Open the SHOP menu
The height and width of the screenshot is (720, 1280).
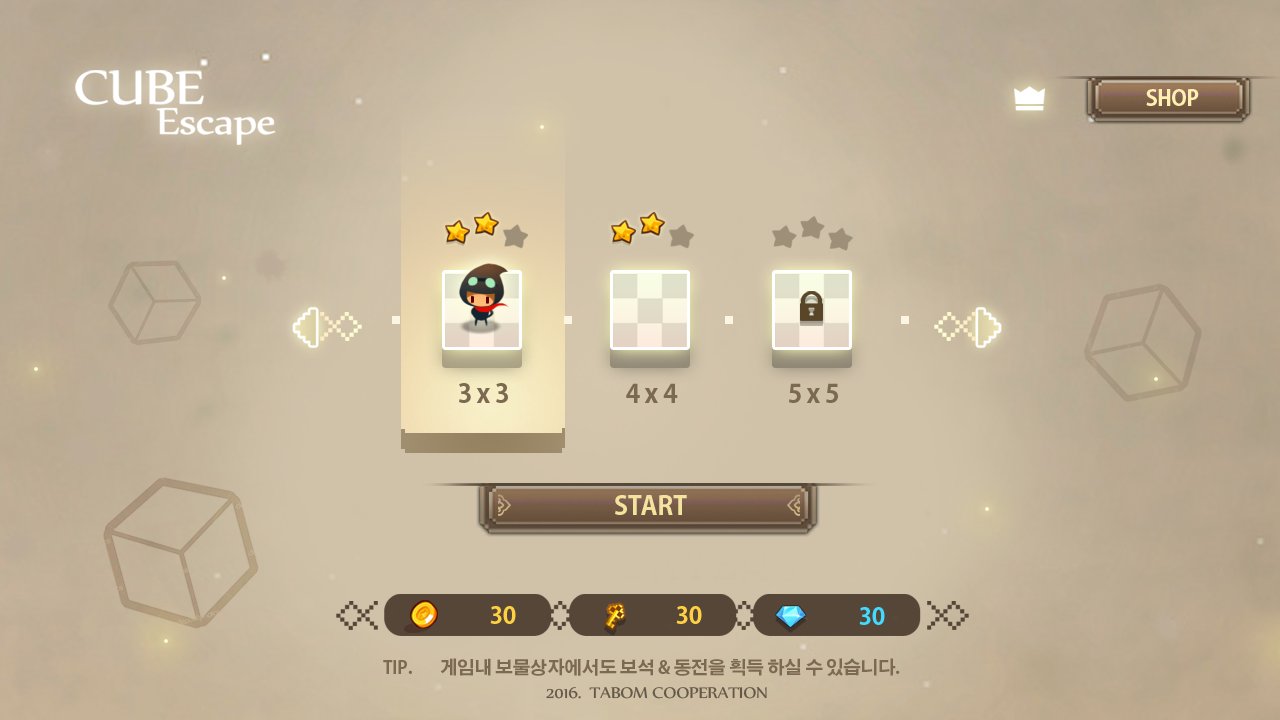point(1170,97)
